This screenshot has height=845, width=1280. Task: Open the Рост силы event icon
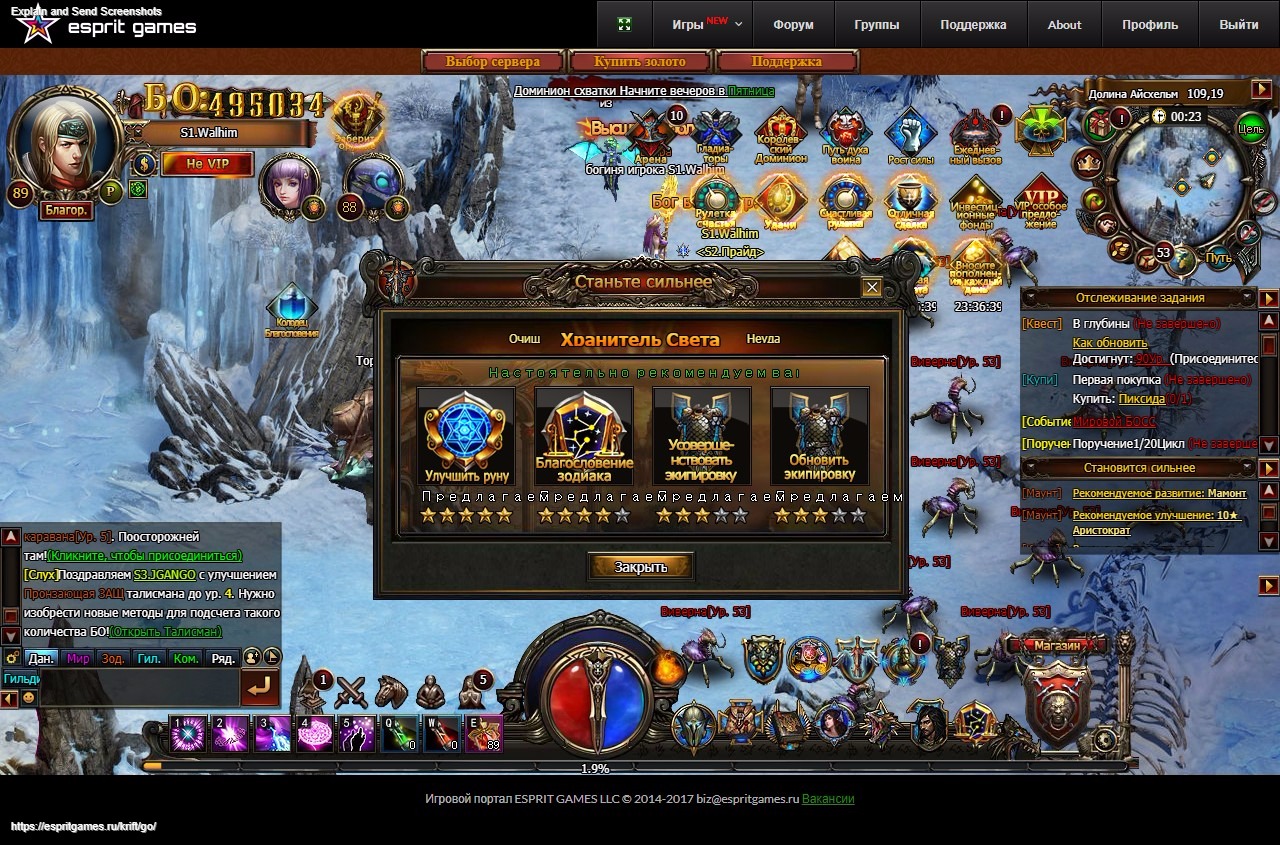coord(910,135)
